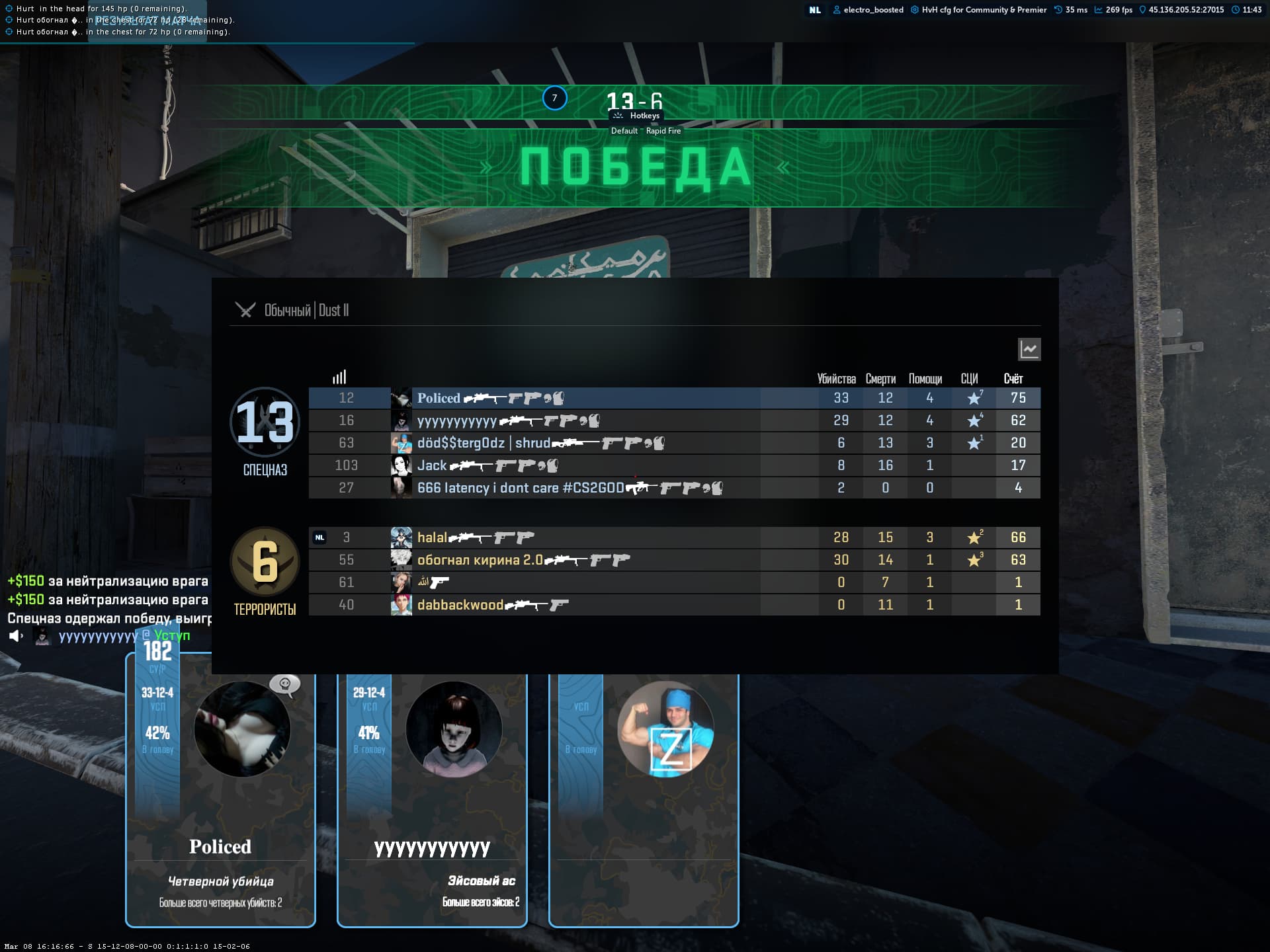1270x952 pixels.
Task: Click the flexing man avatar card
Action: pos(665,729)
